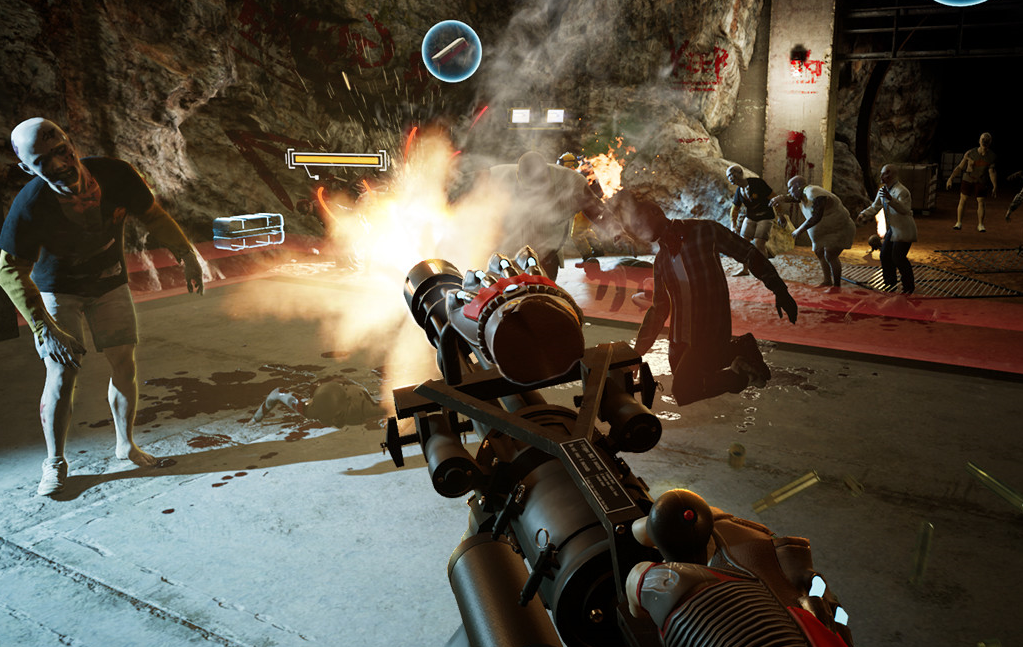The width and height of the screenshot is (1023, 648).
Task: Click the glowing holographic crate marker
Action: click(x=248, y=230)
